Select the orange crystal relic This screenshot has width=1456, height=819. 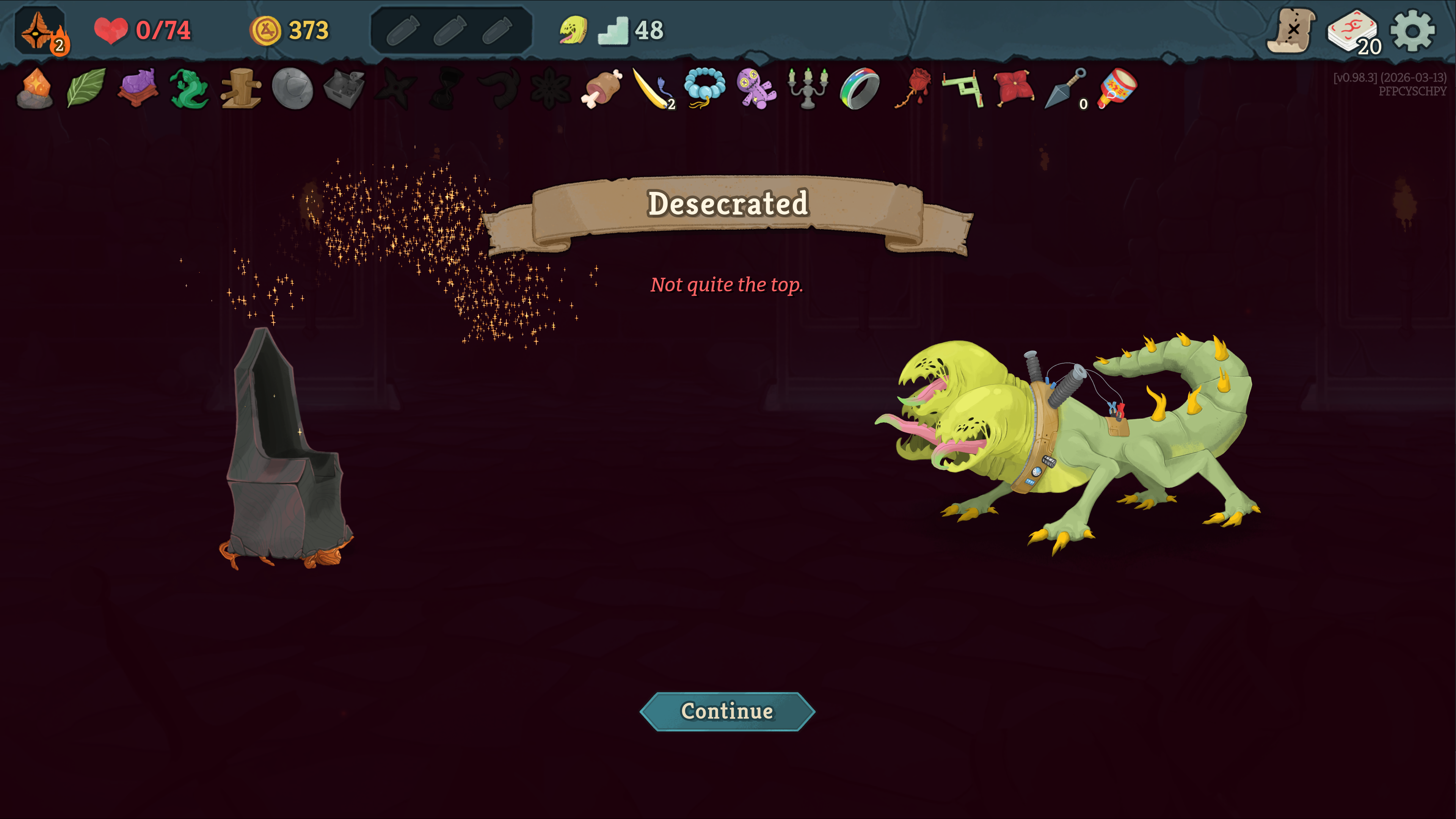pyautogui.click(x=35, y=88)
